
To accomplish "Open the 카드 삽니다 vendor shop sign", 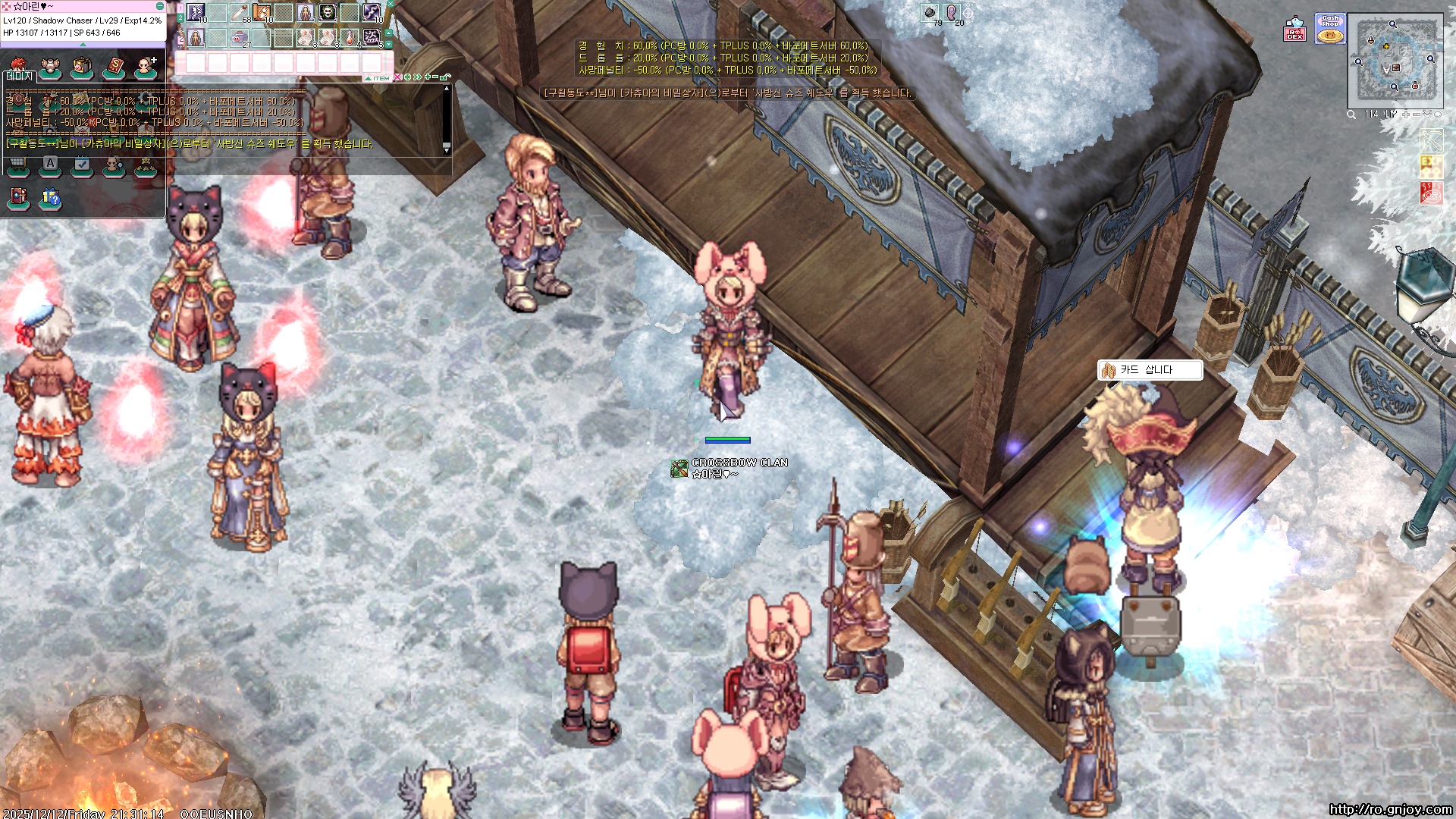I will pyautogui.click(x=1149, y=370).
